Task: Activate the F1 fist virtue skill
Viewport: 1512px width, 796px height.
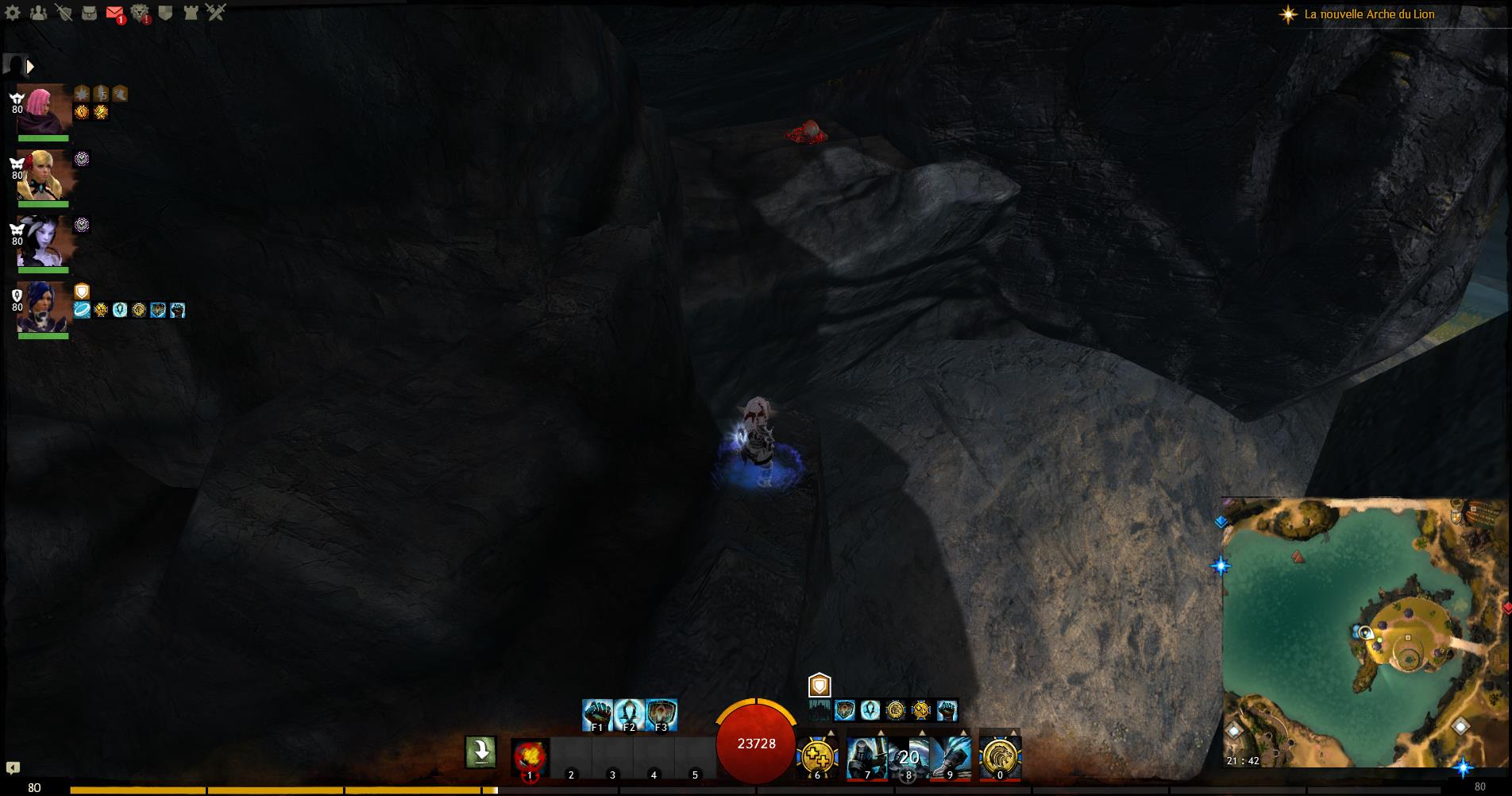Action: pyautogui.click(x=597, y=714)
